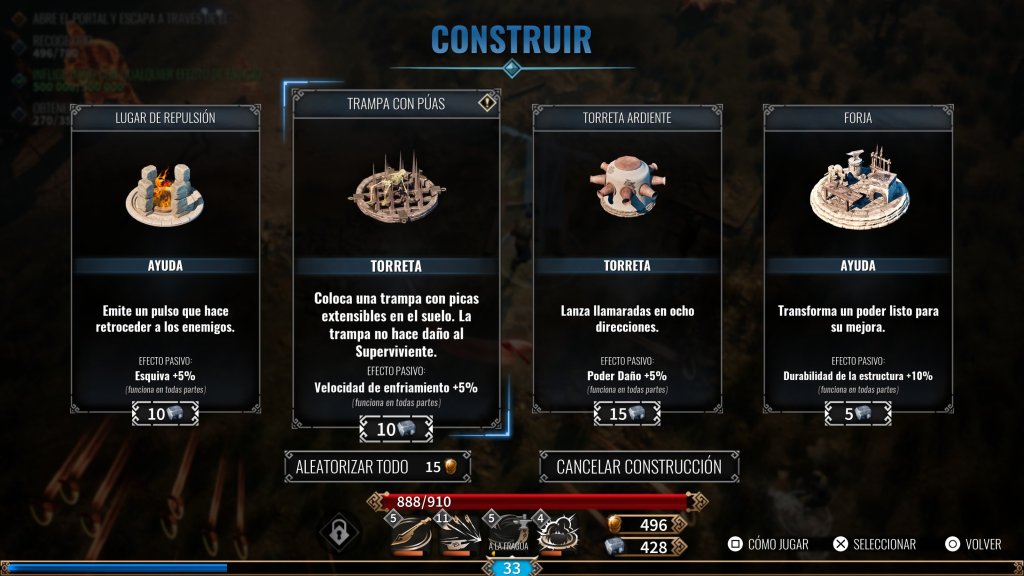Activate the multi-arrow volley ability icon
The width and height of the screenshot is (1024, 576).
click(x=458, y=535)
